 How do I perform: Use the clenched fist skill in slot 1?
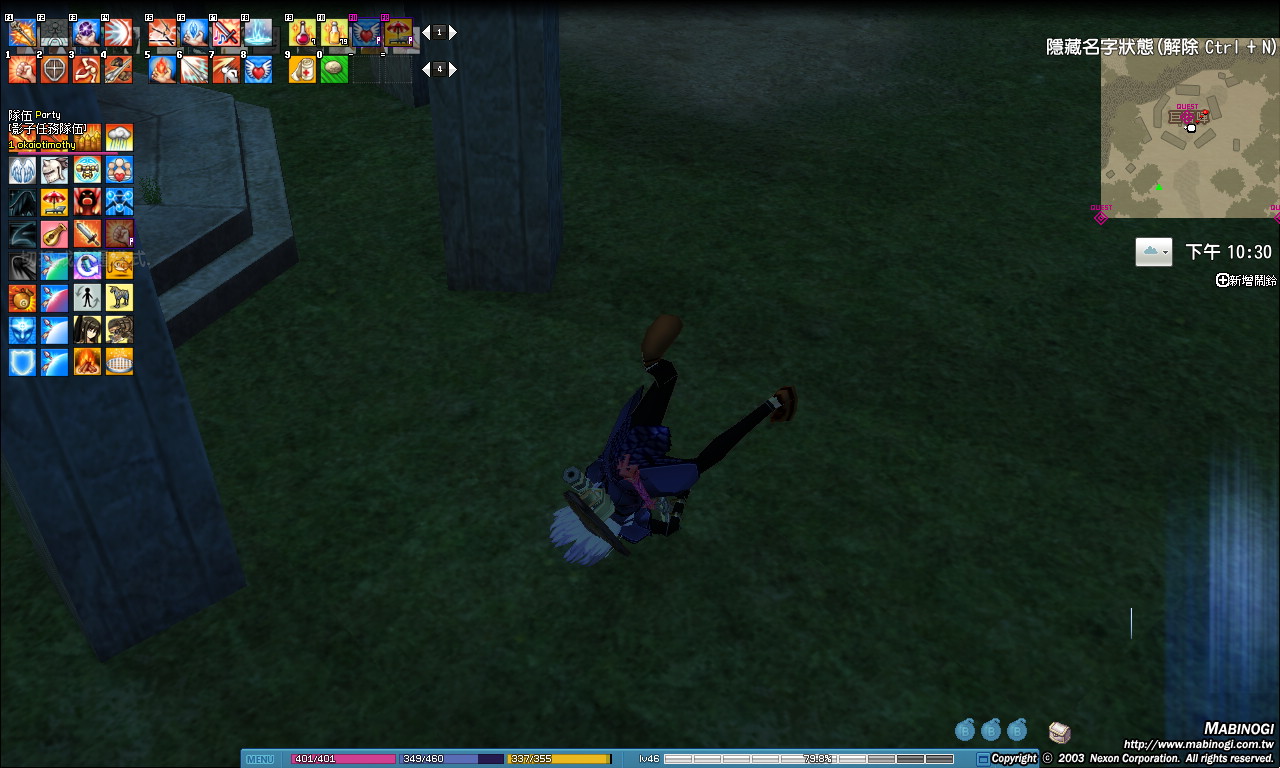pos(22,69)
